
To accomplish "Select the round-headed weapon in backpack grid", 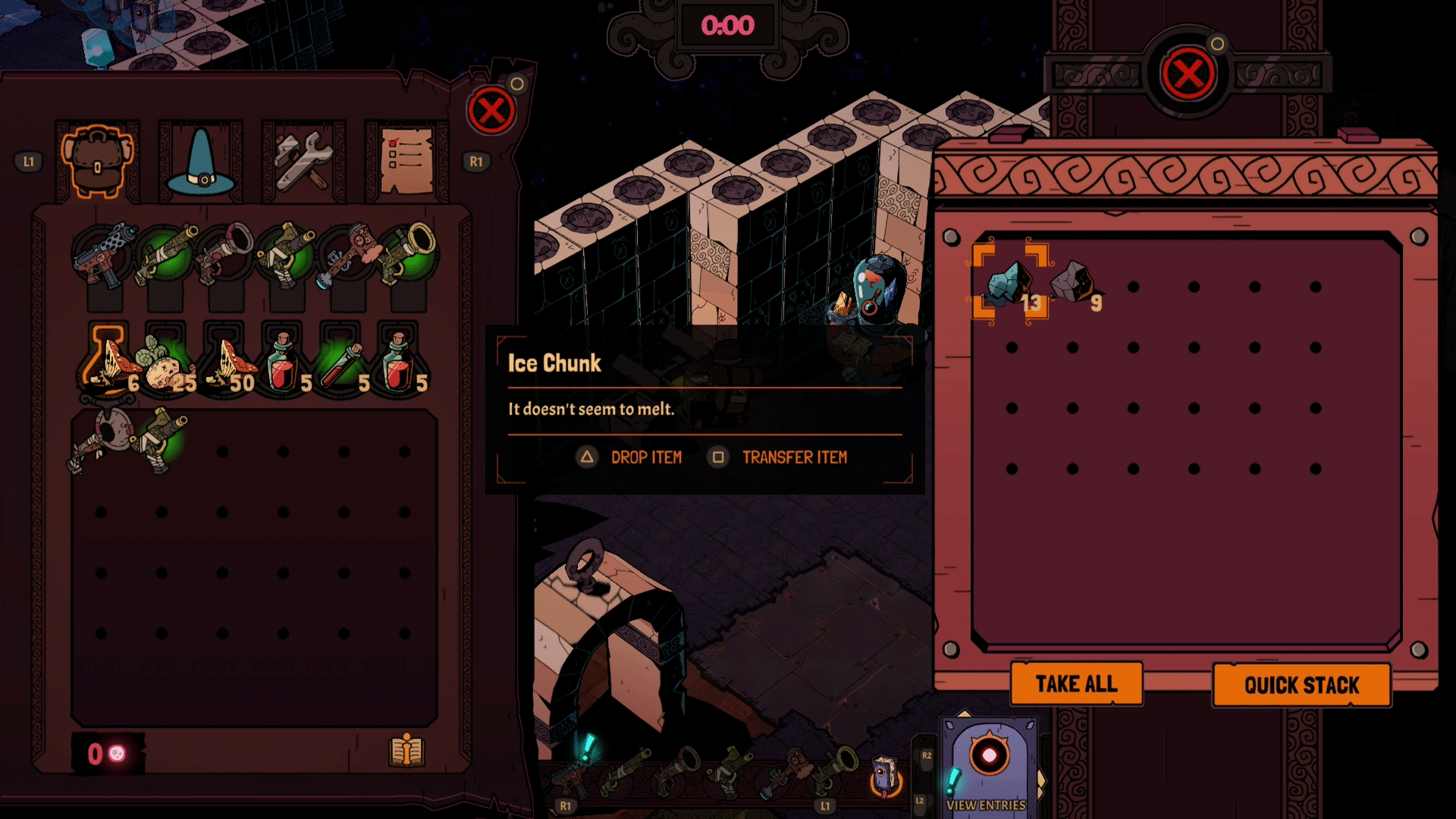I will click(x=102, y=440).
